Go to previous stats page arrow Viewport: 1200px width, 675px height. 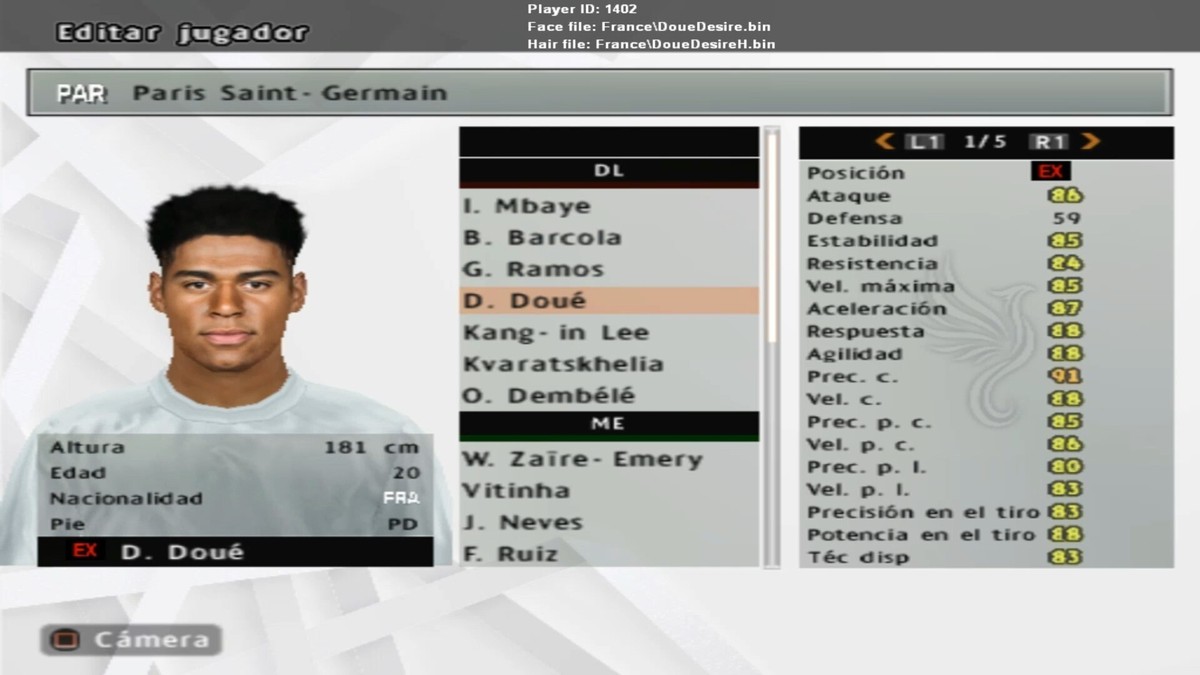884,142
